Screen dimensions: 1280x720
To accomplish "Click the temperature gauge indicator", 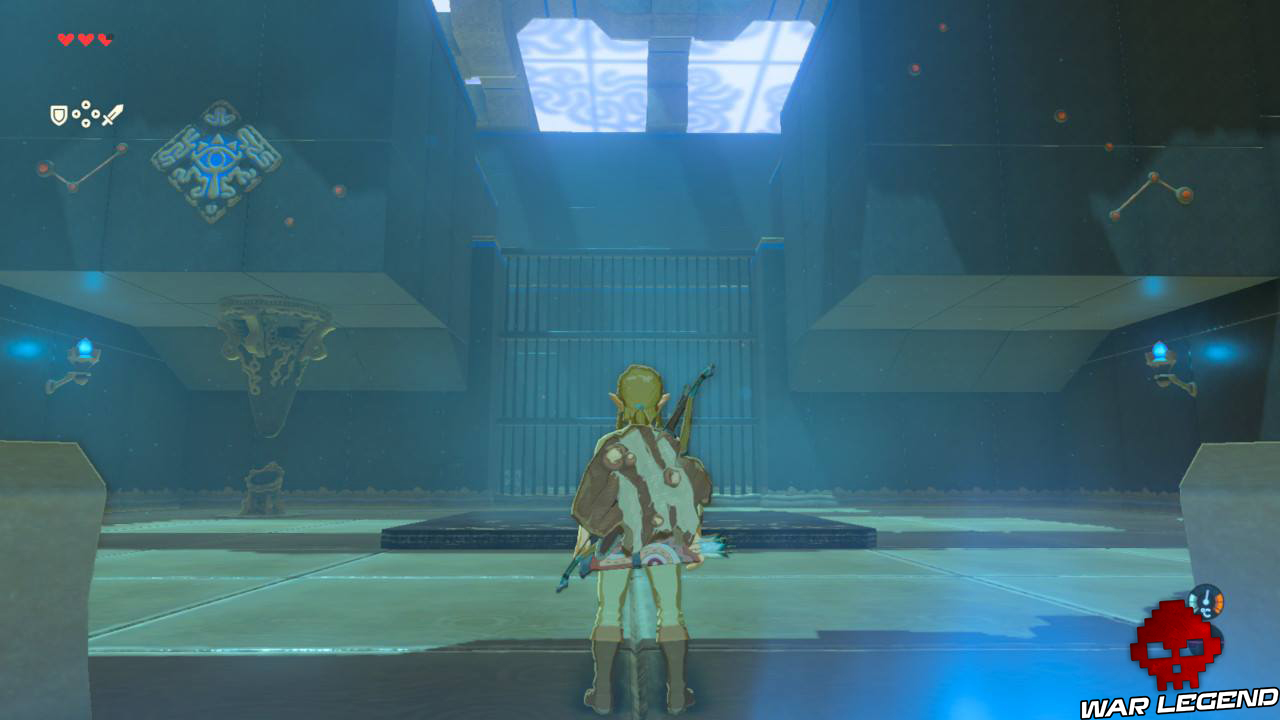I will 1208,602.
